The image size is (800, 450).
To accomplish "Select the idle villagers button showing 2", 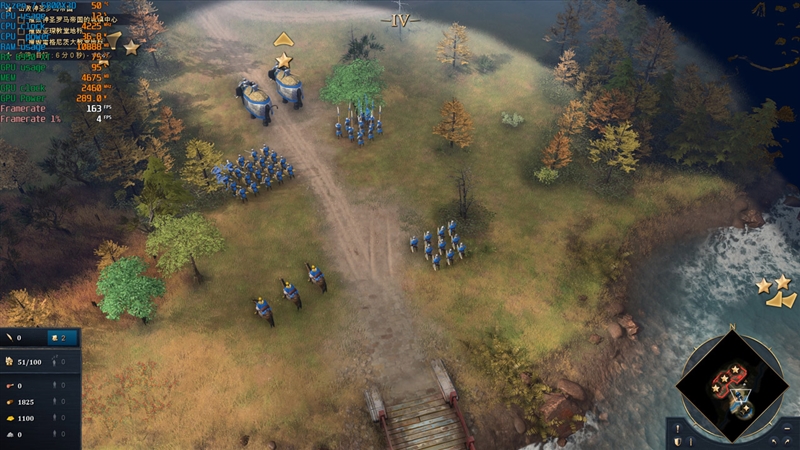I will coord(62,338).
